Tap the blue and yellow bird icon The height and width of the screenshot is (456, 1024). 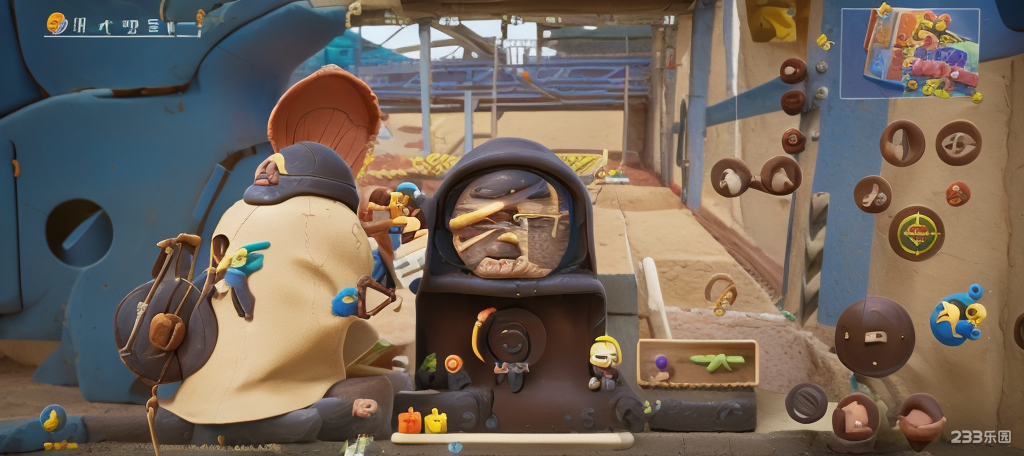click(x=957, y=317)
